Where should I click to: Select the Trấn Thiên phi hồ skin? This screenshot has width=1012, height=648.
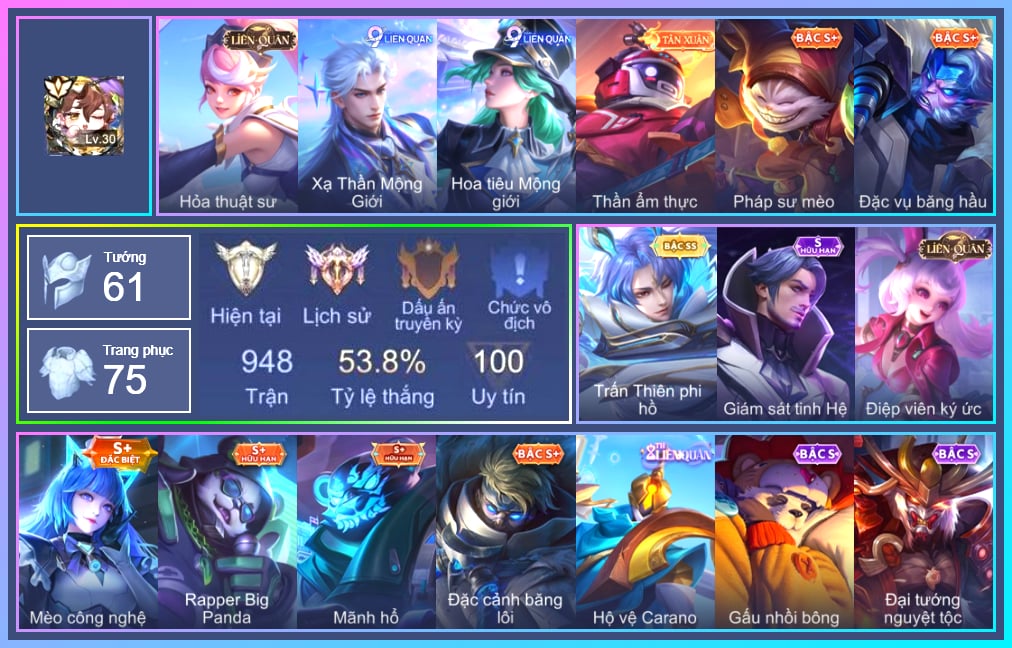[647, 322]
